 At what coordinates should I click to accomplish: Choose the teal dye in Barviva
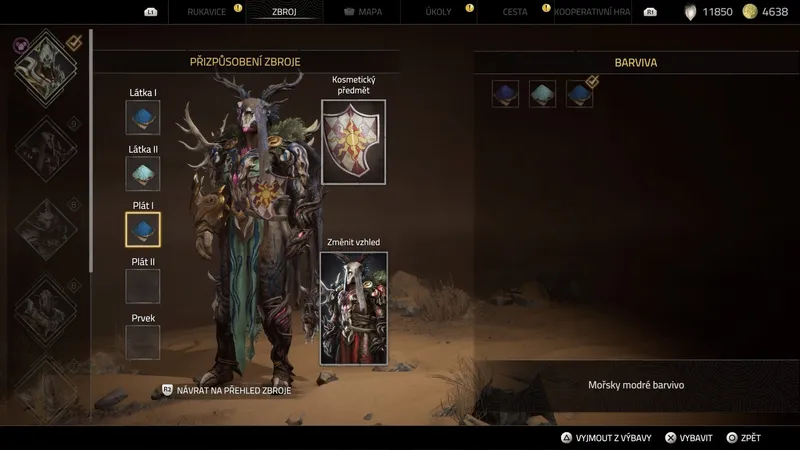[543, 94]
